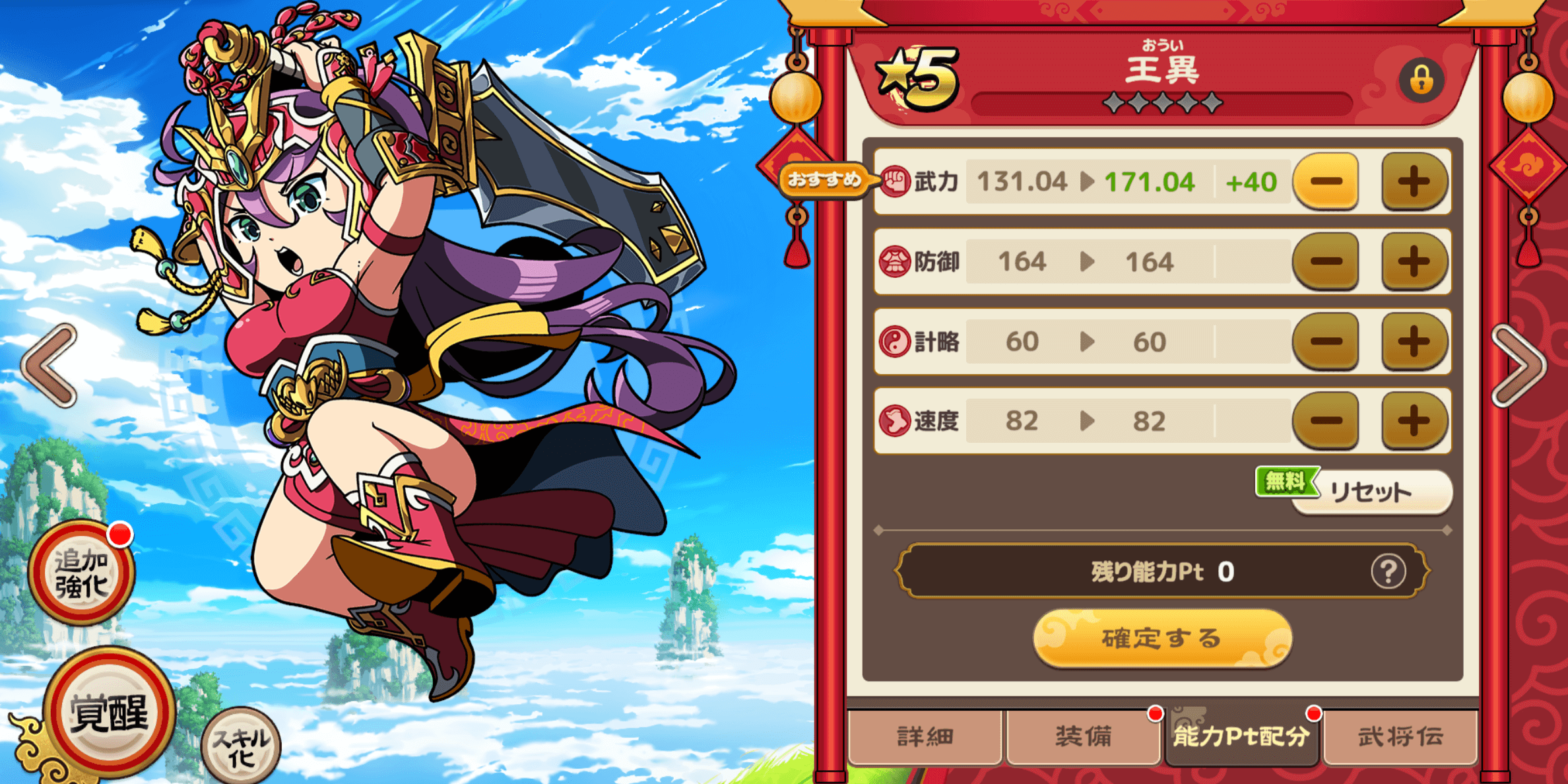Image resolution: width=1568 pixels, height=784 pixels.
Task: Open the 武将伝 tab
Action: 1400,737
